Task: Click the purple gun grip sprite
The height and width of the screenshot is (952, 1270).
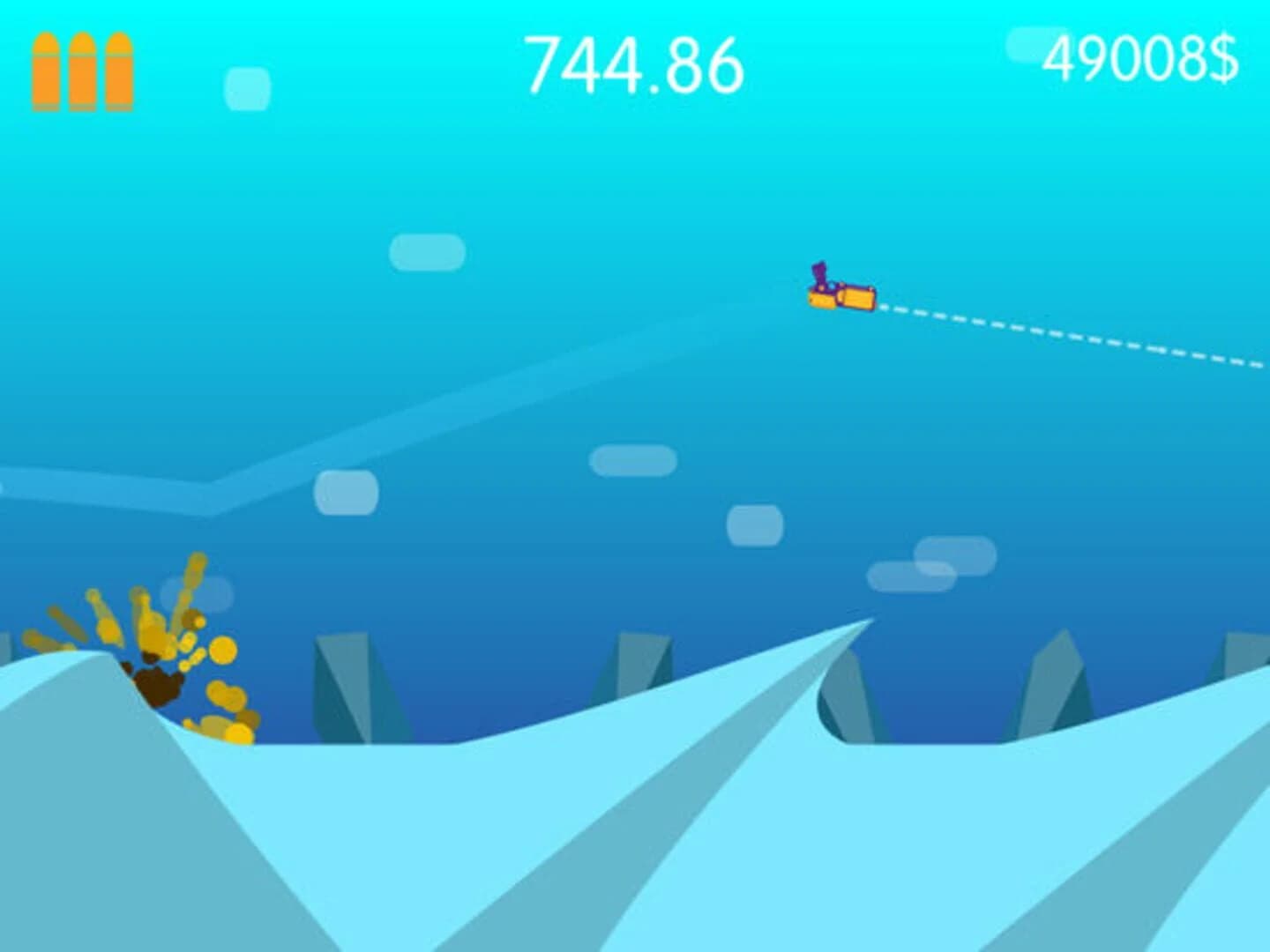Action: [818, 273]
